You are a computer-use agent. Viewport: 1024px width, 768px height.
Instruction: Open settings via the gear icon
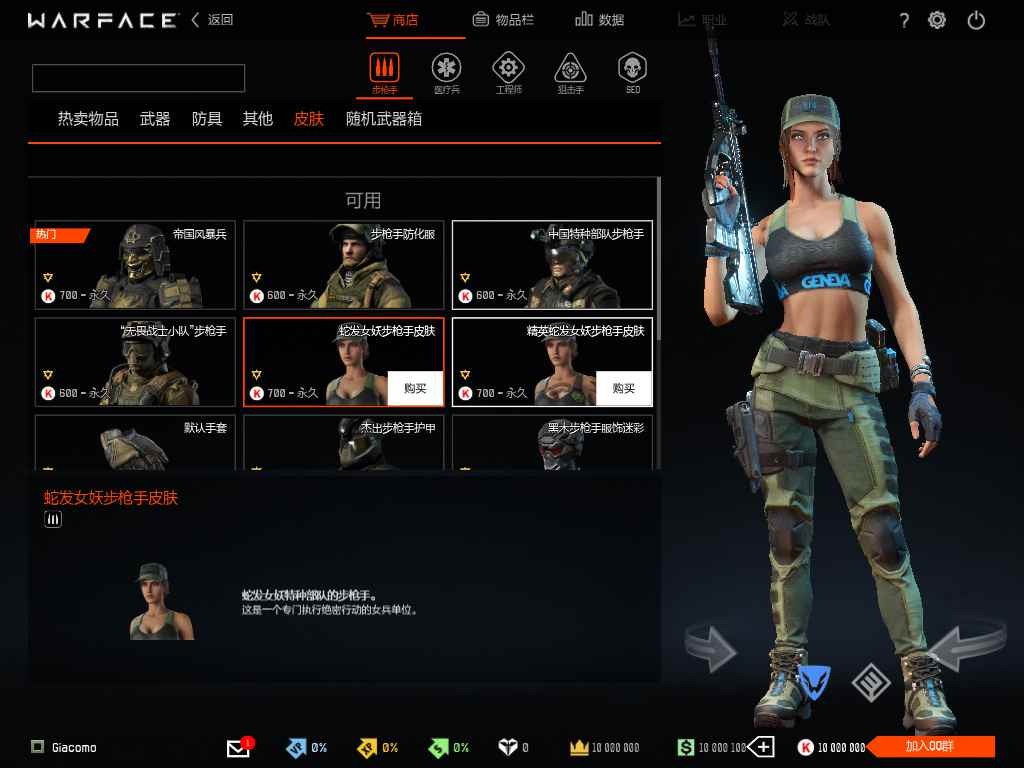coord(937,20)
